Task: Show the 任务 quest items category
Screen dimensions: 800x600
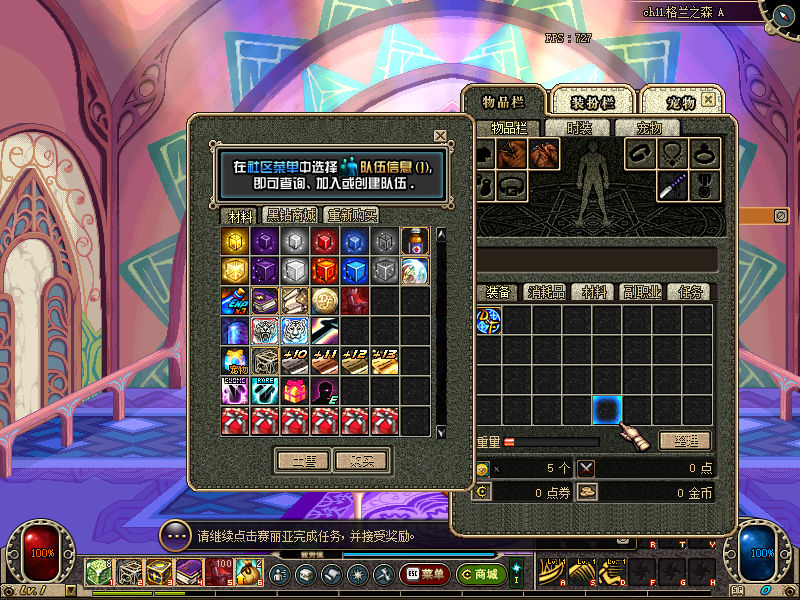Action: pyautogui.click(x=691, y=292)
